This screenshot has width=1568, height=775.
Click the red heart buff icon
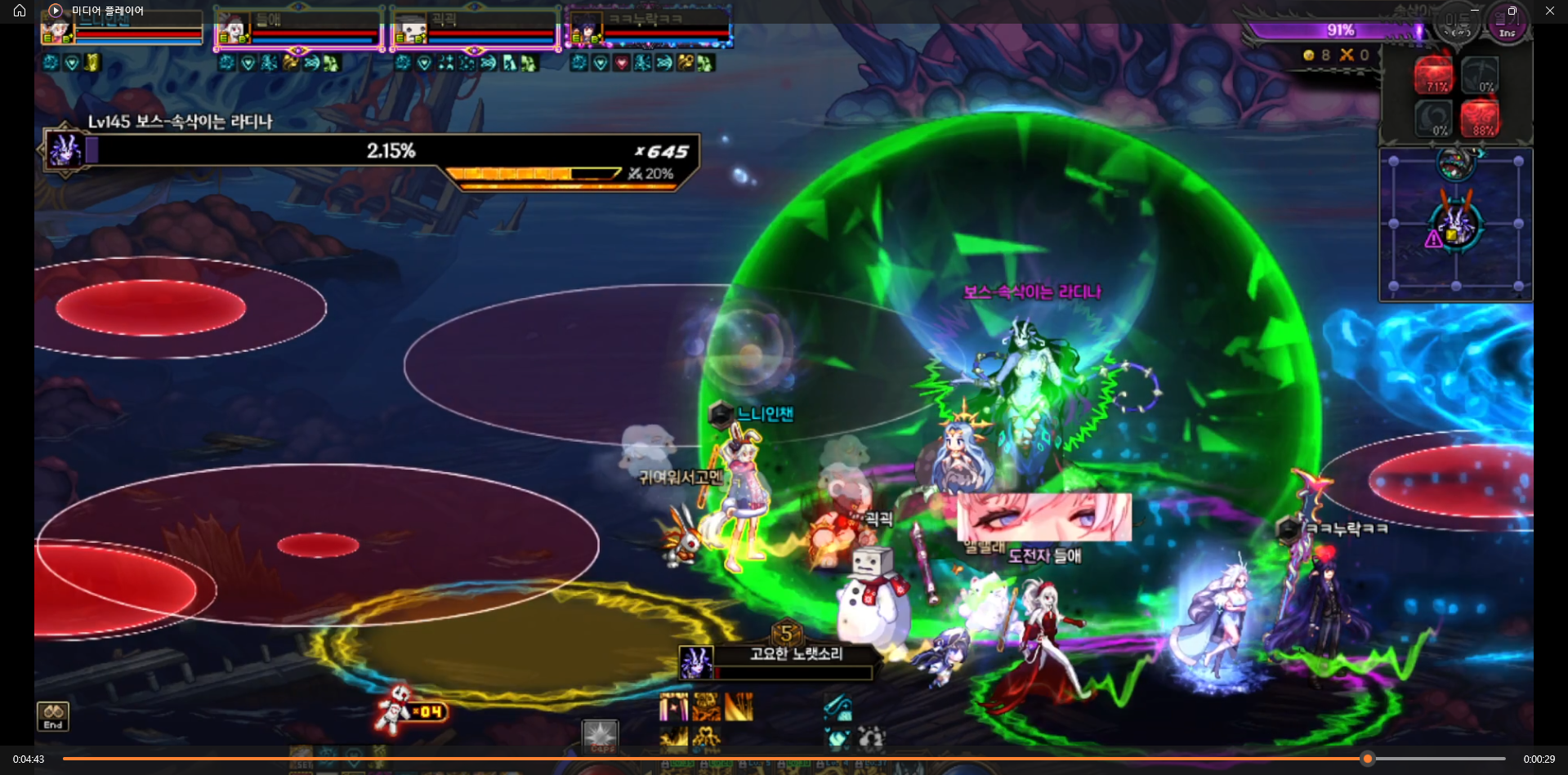622,63
